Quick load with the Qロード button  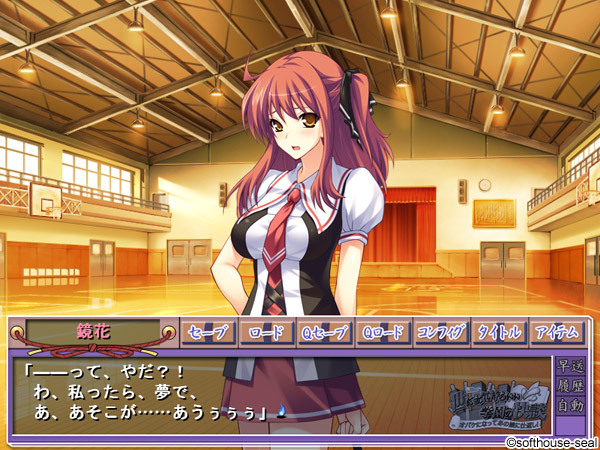click(x=383, y=333)
